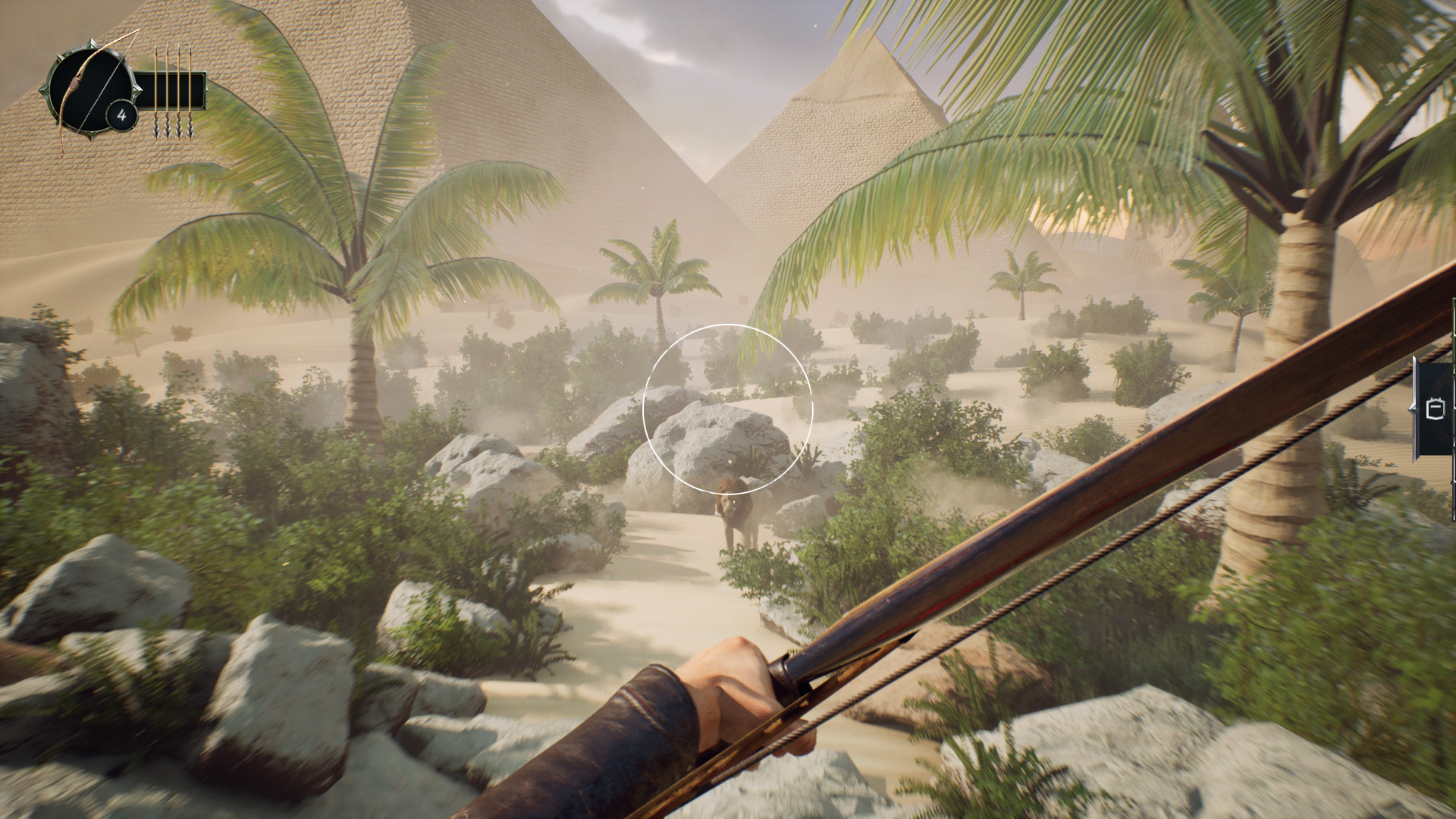Click the arrow count badge showing 4
Viewport: 1456px width, 819px height.
(x=122, y=115)
